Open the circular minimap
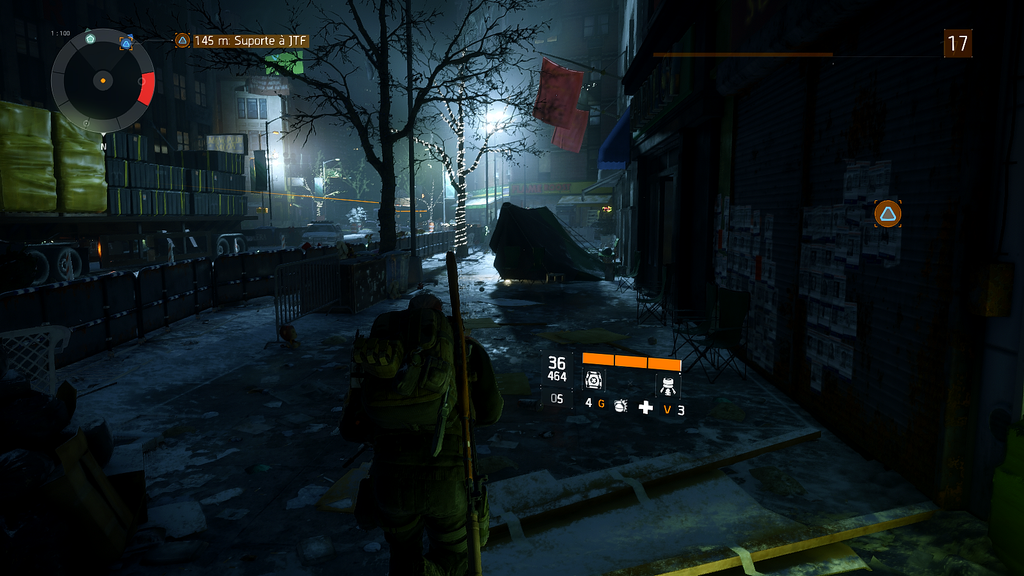The width and height of the screenshot is (1024, 576). [x=102, y=80]
